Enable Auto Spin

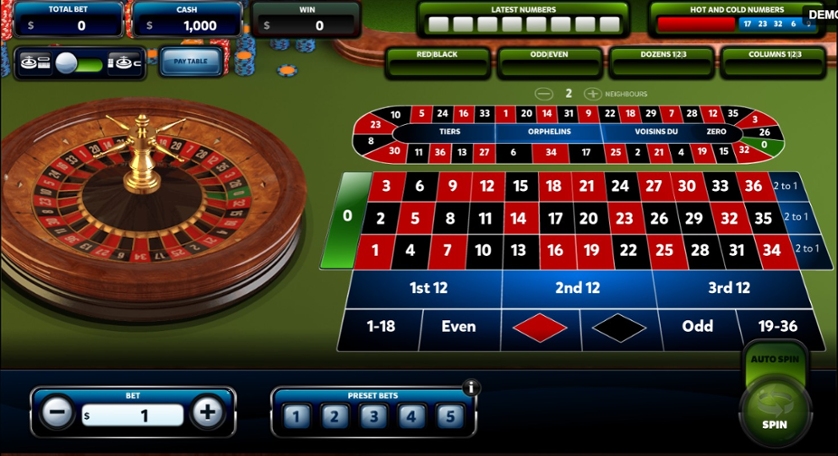[774, 357]
